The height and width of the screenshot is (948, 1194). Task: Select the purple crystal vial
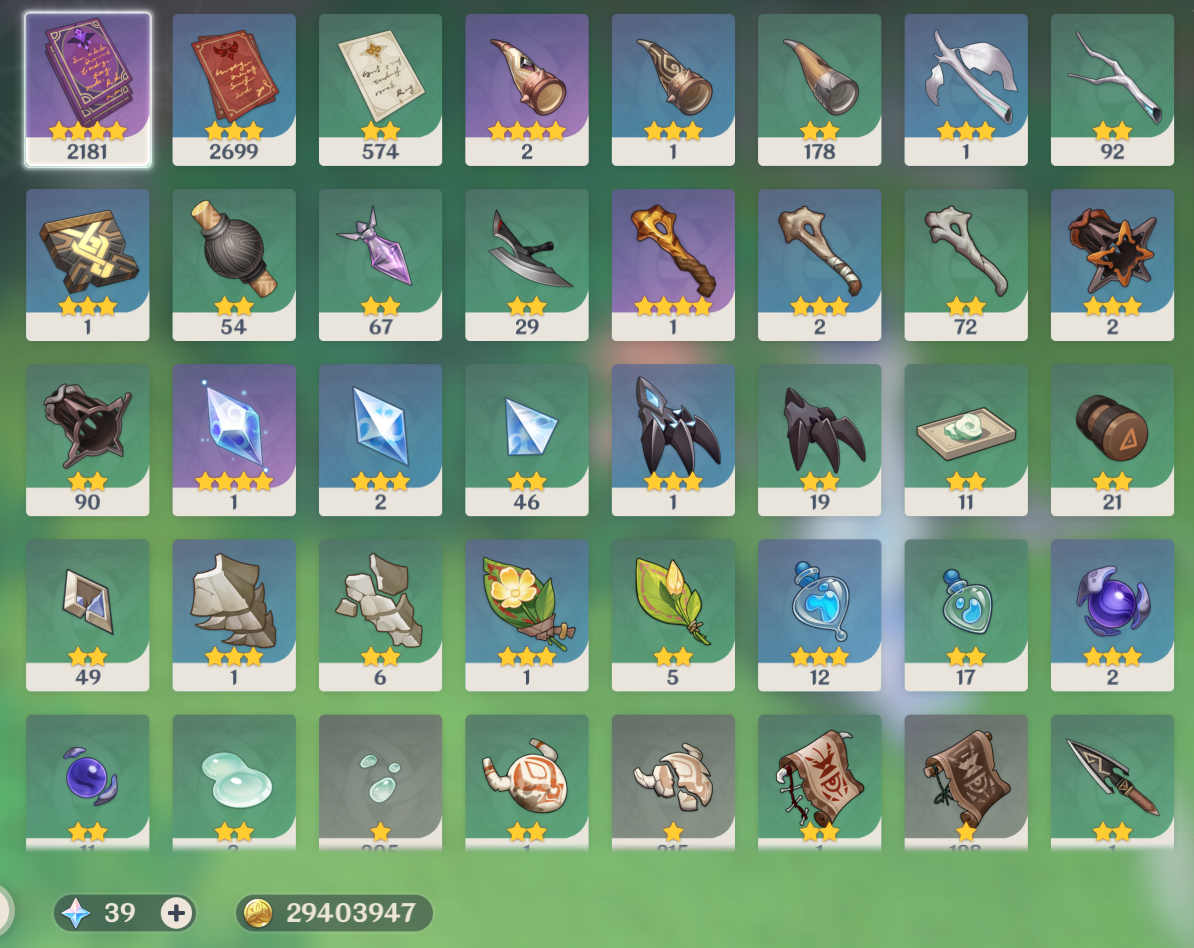(x=380, y=263)
